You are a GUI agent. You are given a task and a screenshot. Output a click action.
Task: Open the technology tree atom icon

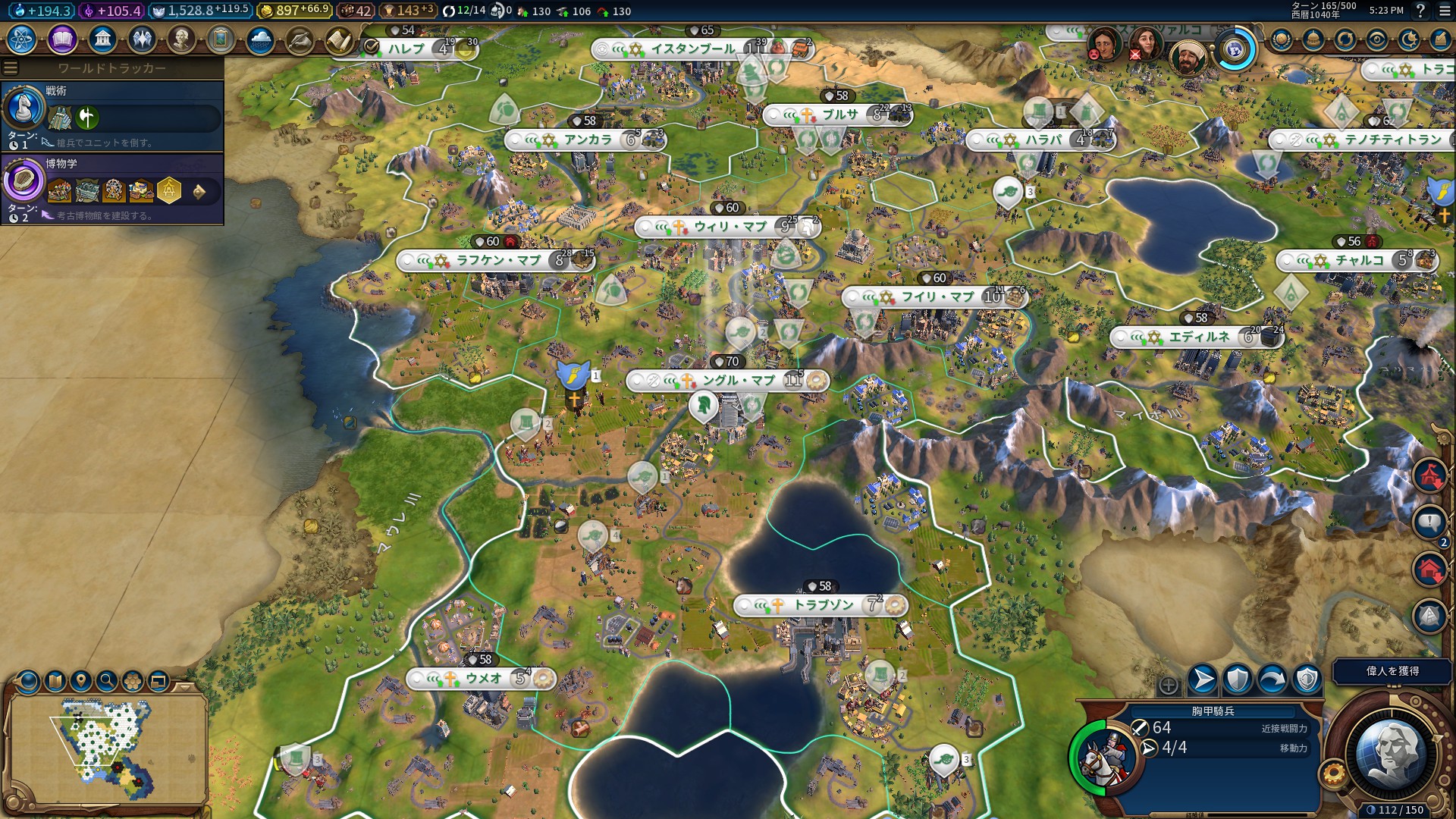point(22,39)
